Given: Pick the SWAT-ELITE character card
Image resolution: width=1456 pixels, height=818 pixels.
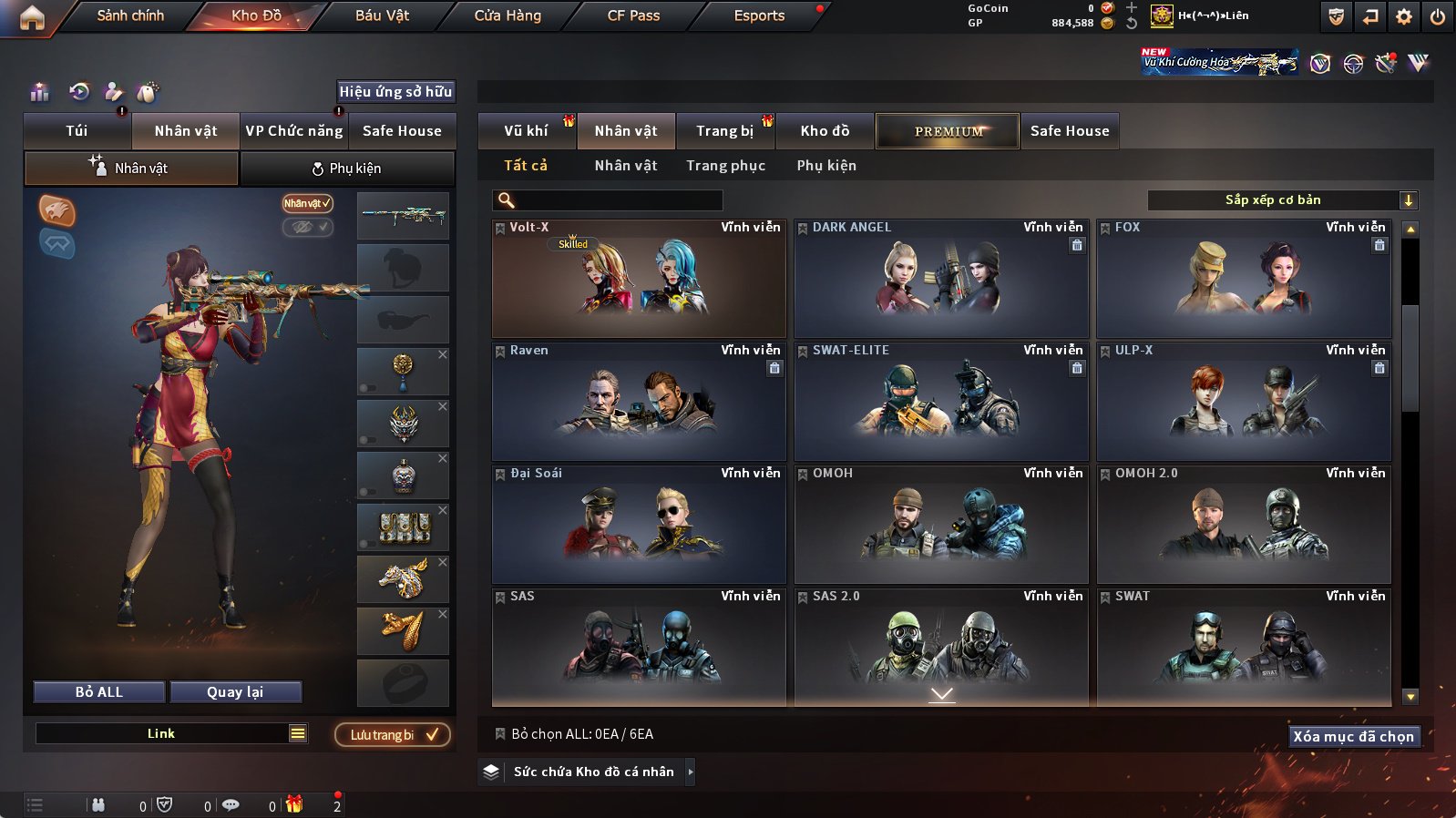Looking at the screenshot, I should click(941, 402).
